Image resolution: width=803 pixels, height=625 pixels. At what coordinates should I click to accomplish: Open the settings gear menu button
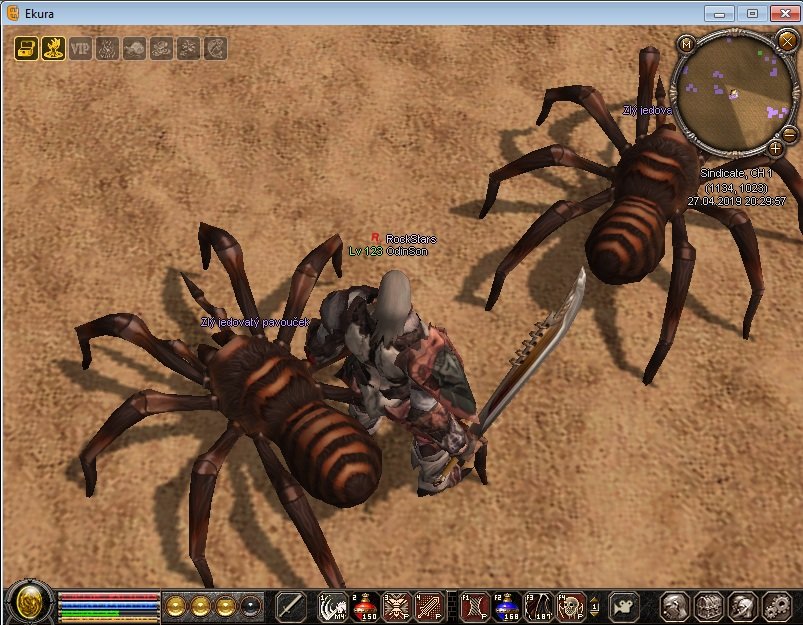[x=777, y=605]
